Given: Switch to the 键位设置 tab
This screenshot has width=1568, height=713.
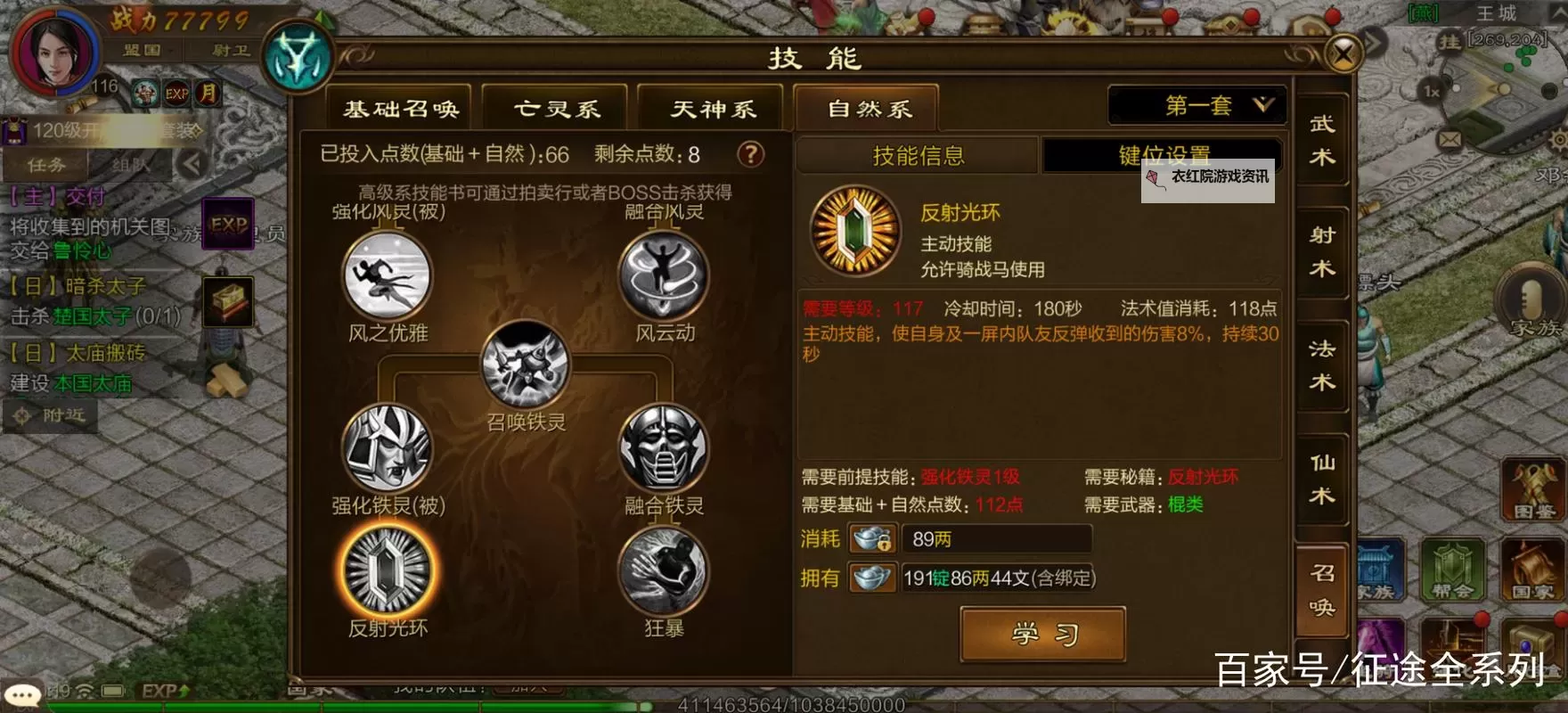Looking at the screenshot, I should point(1157,153).
